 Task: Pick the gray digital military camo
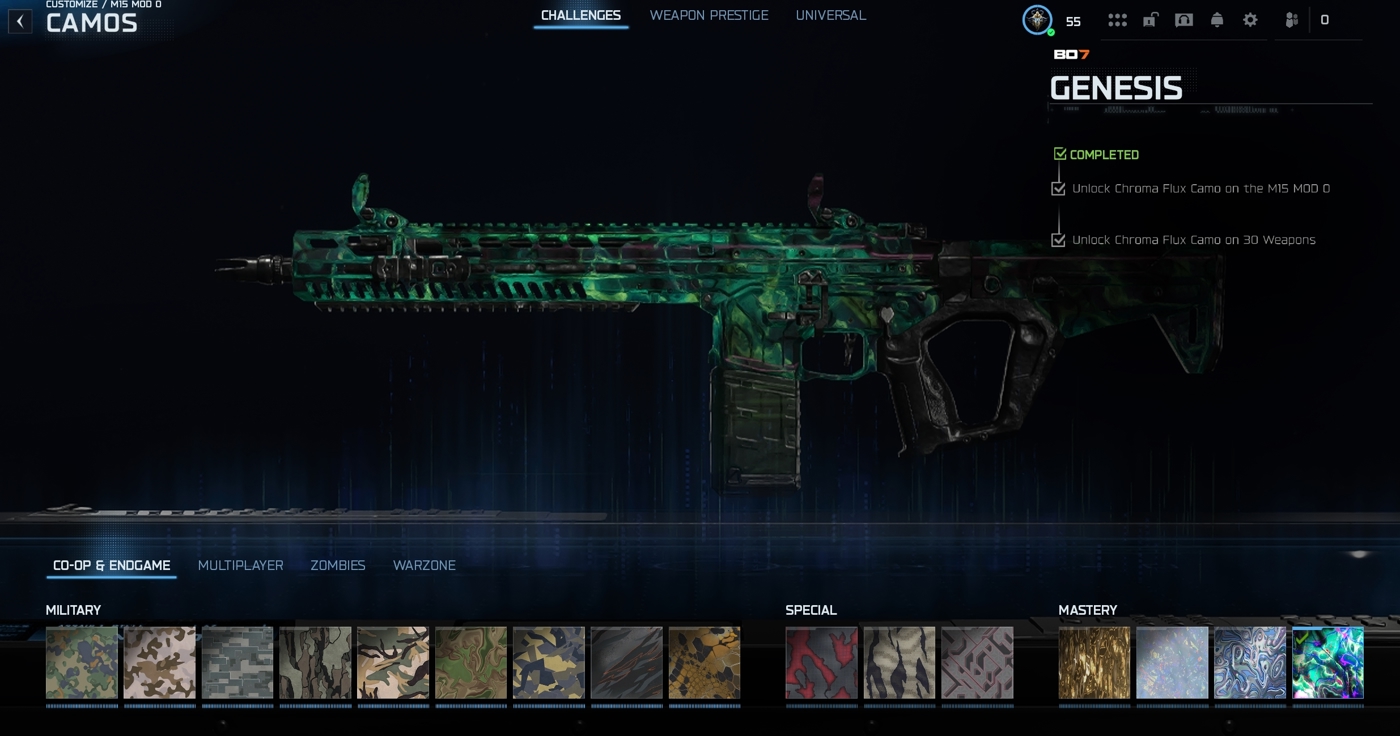click(x=237, y=663)
